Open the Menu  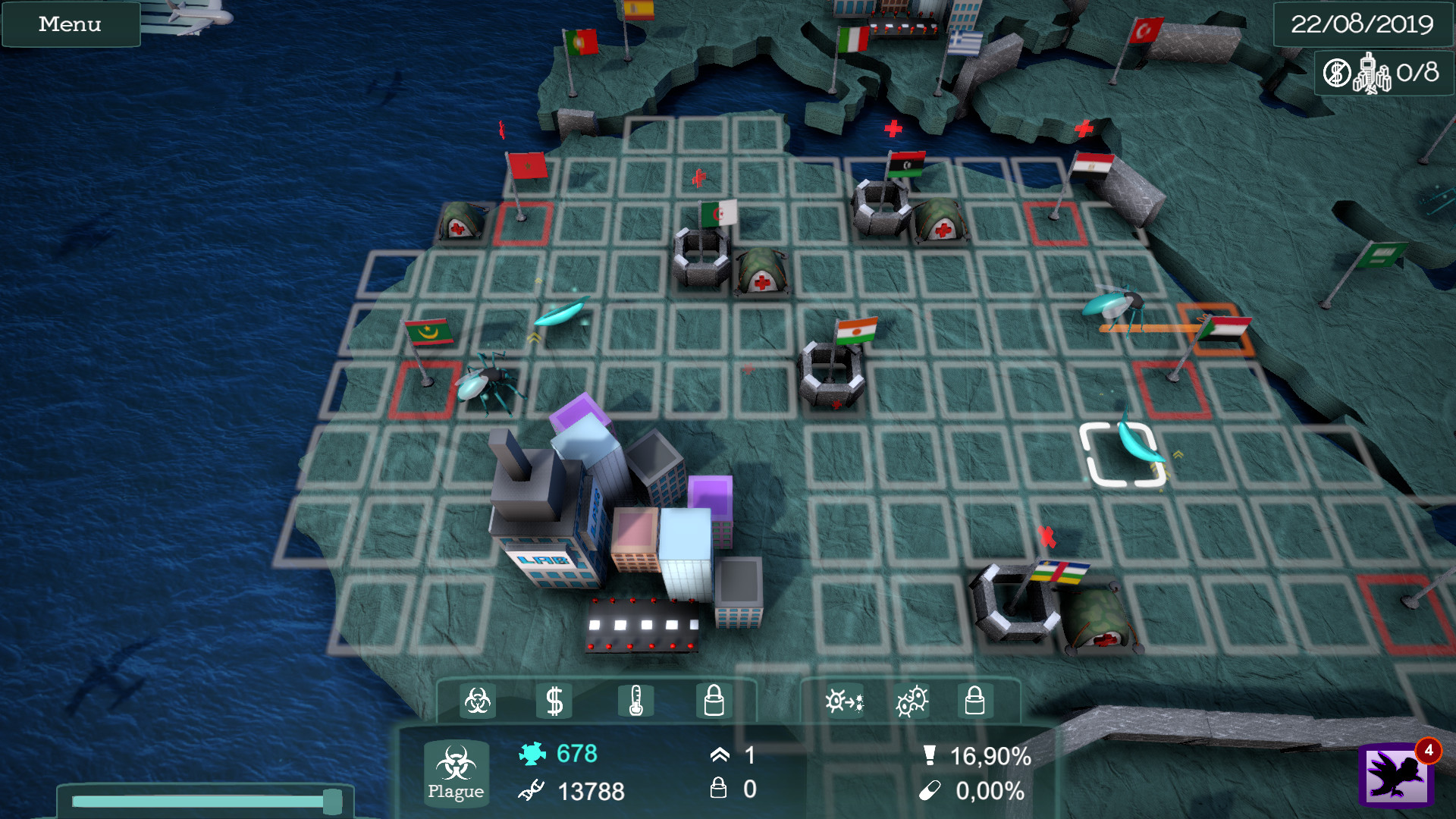[70, 24]
